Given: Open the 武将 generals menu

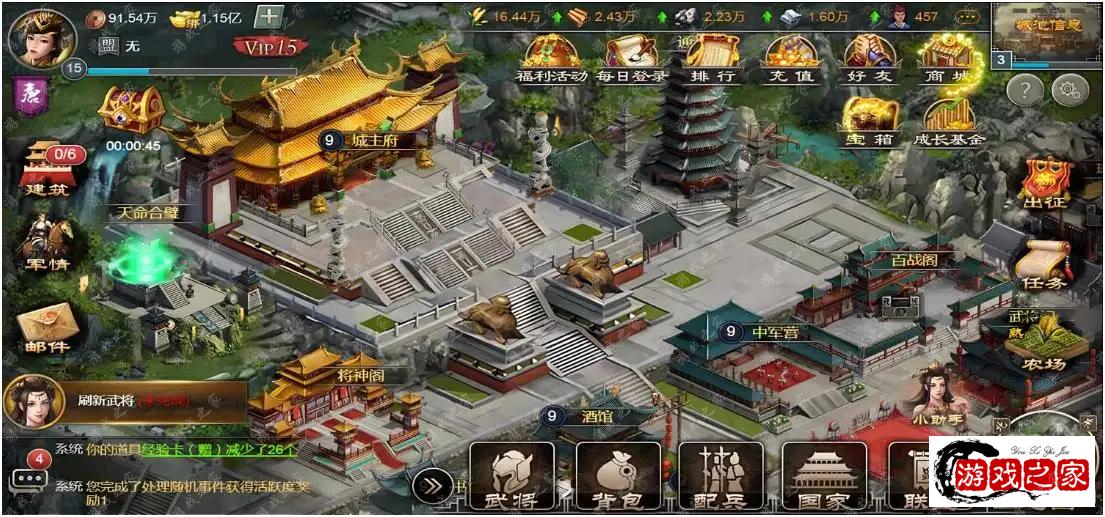Looking at the screenshot, I should (511, 474).
